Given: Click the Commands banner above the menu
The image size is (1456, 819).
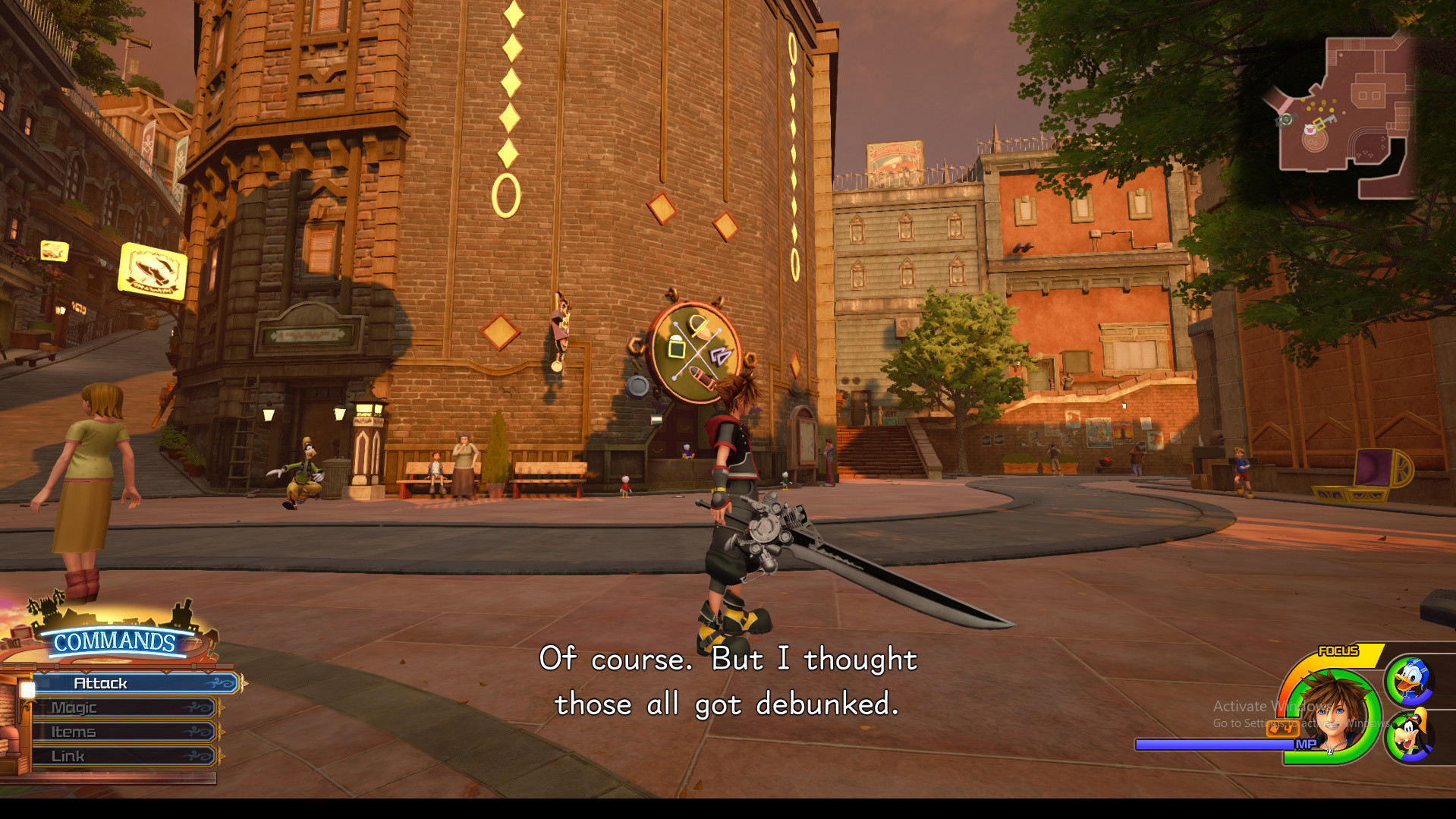Looking at the screenshot, I should [x=114, y=641].
